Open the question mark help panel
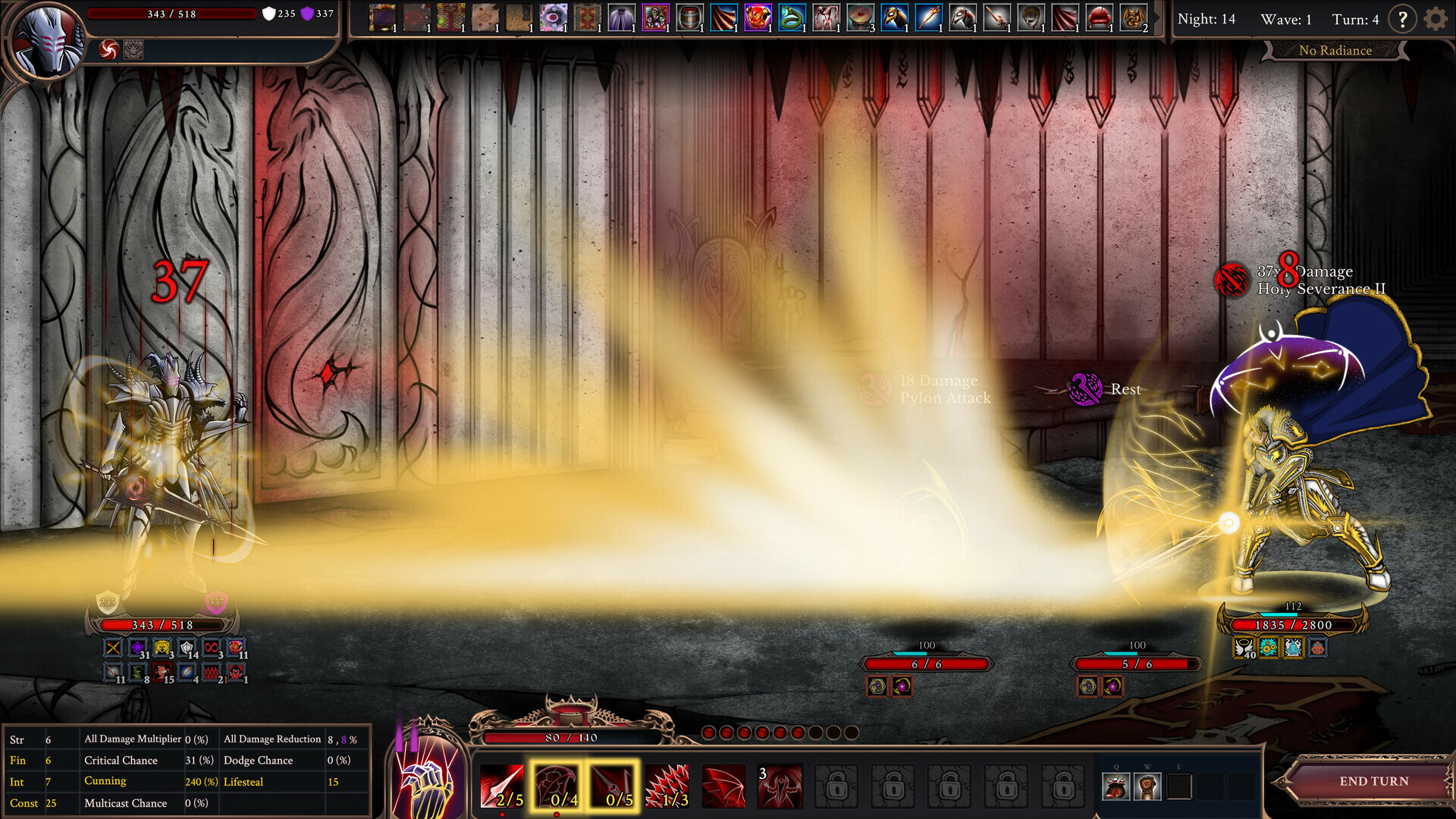 click(1403, 20)
